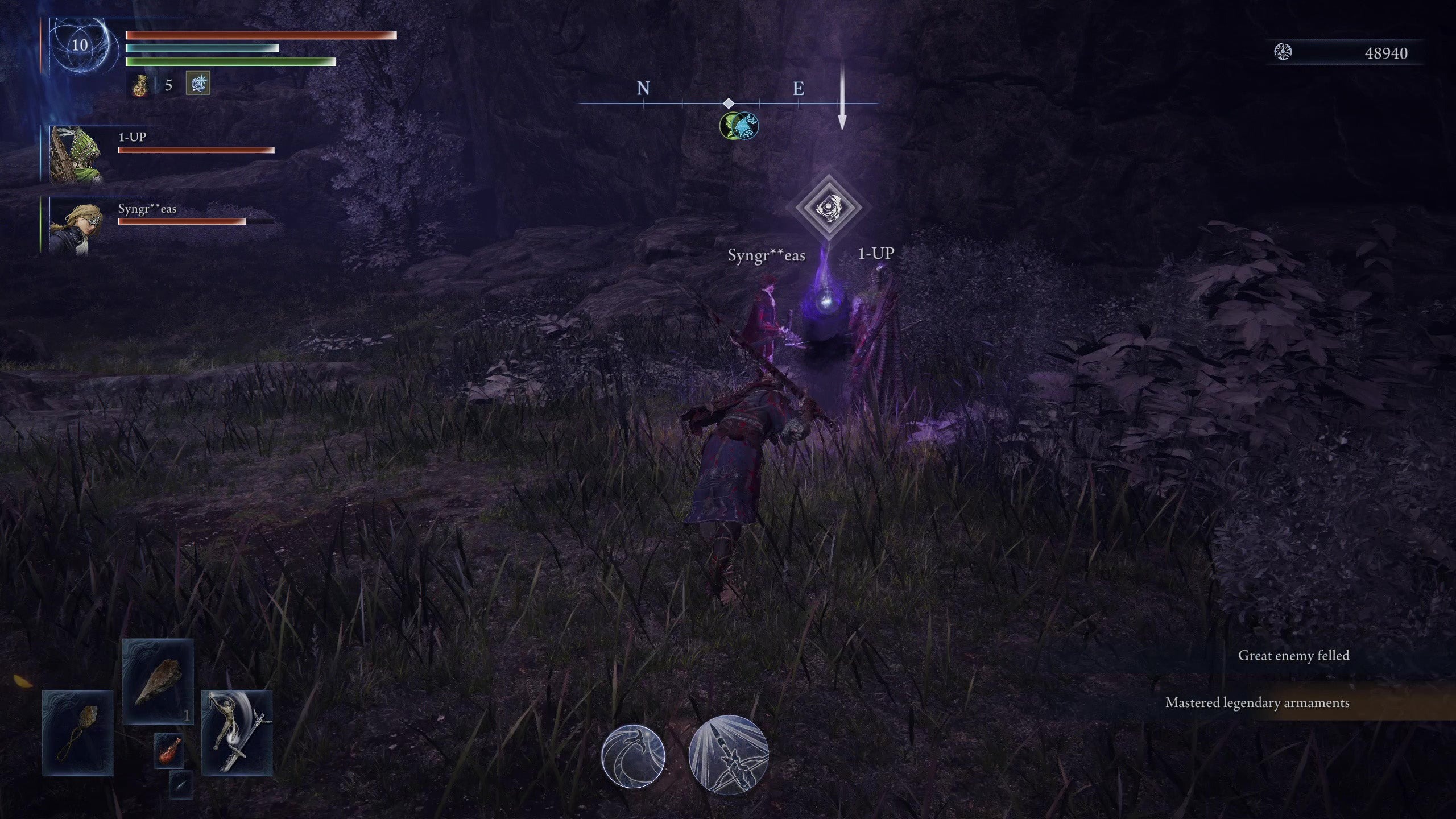Viewport: 1456px width, 819px height.
Task: Click the rune currency icon
Action: [1283, 53]
